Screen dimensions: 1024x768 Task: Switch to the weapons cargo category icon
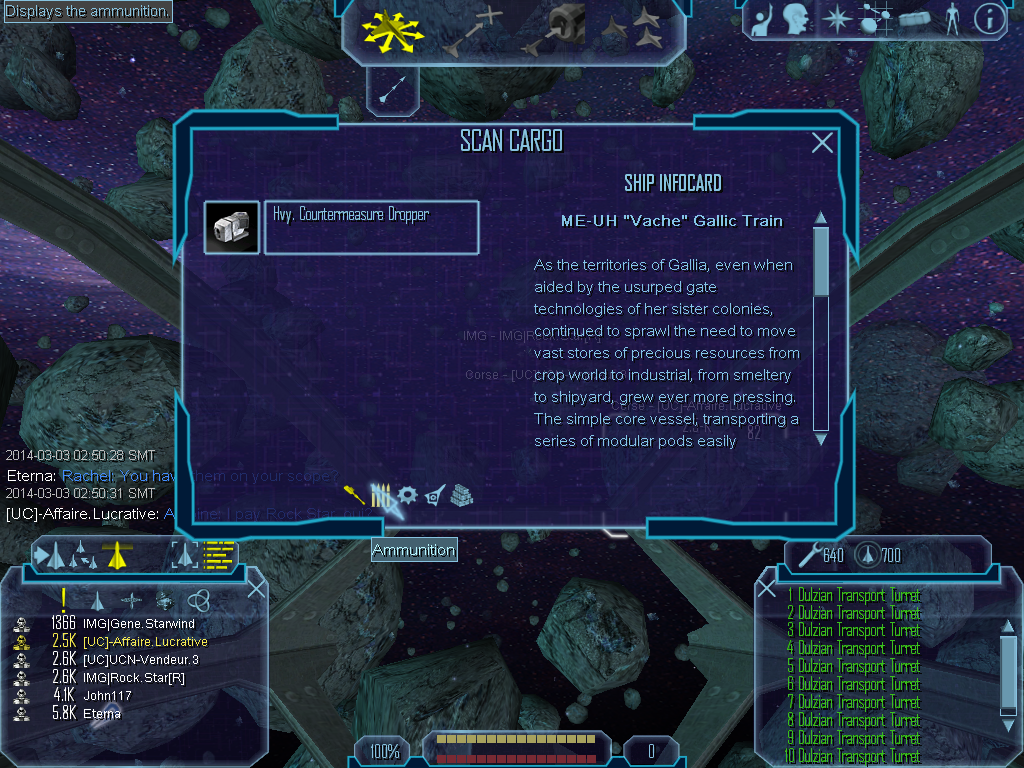(354, 495)
